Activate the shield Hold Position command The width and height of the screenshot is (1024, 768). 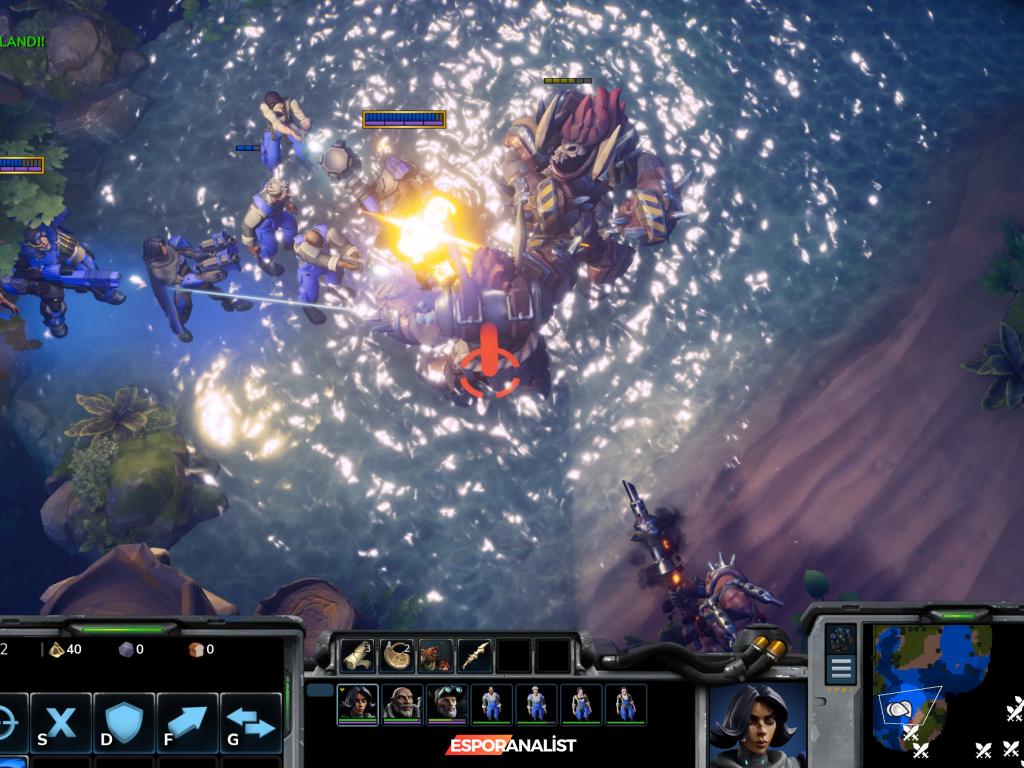click(x=125, y=722)
